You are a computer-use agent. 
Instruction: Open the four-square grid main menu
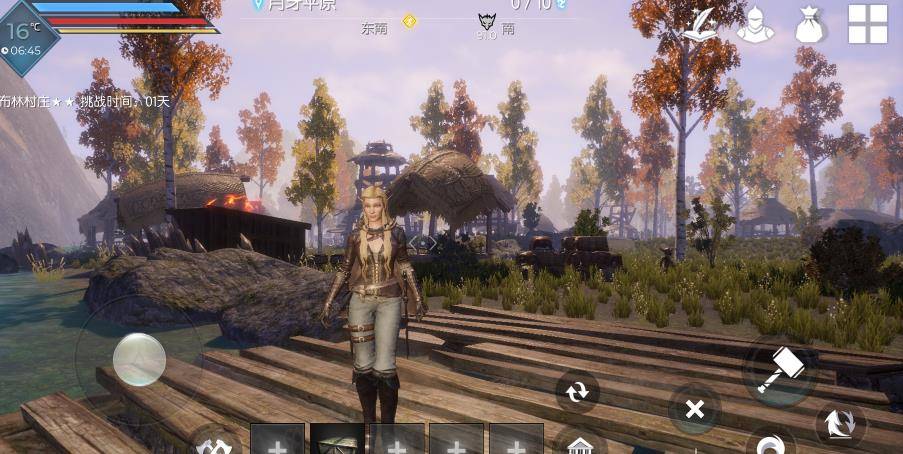[868, 24]
